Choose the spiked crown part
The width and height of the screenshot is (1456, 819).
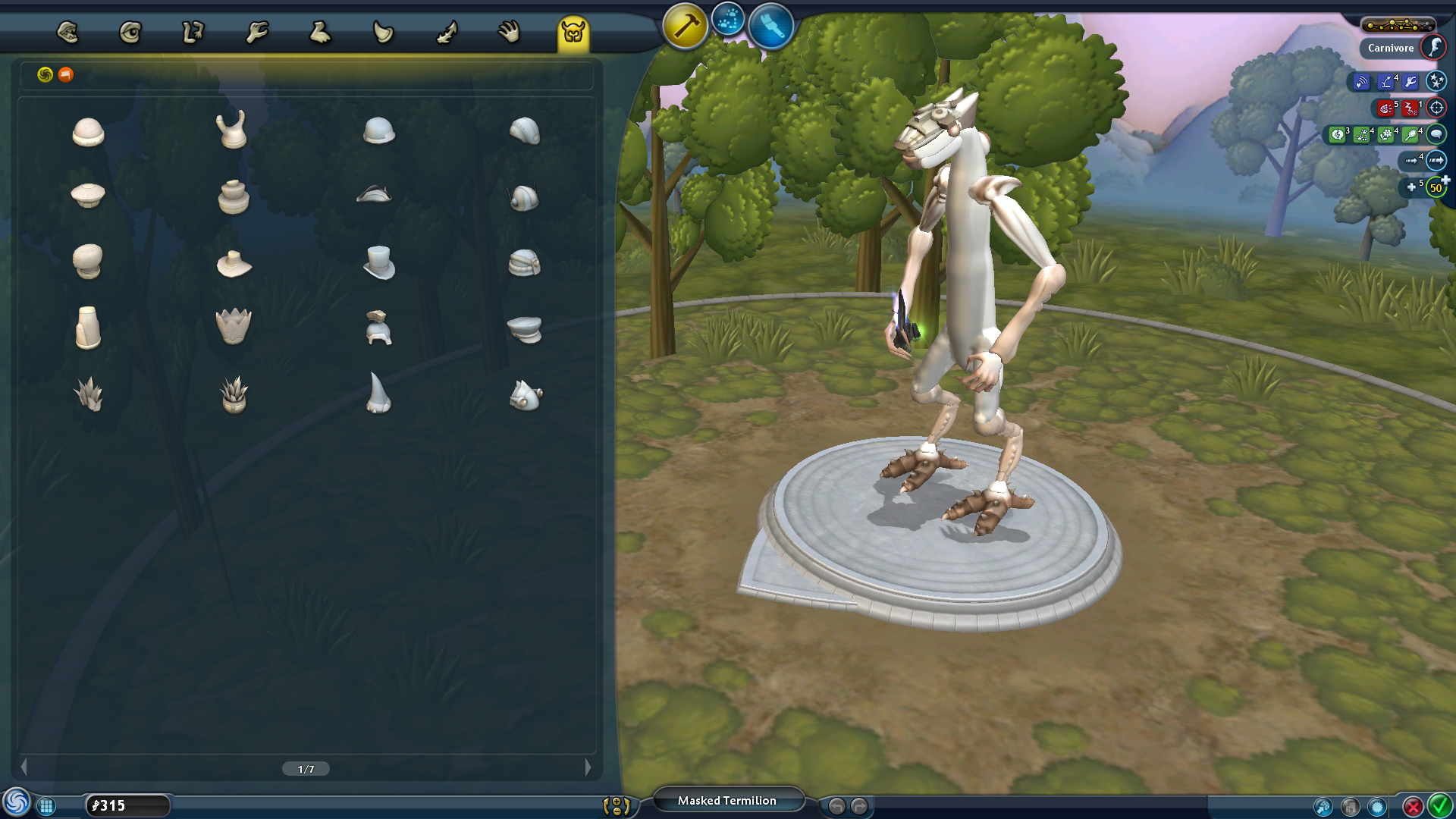(234, 327)
